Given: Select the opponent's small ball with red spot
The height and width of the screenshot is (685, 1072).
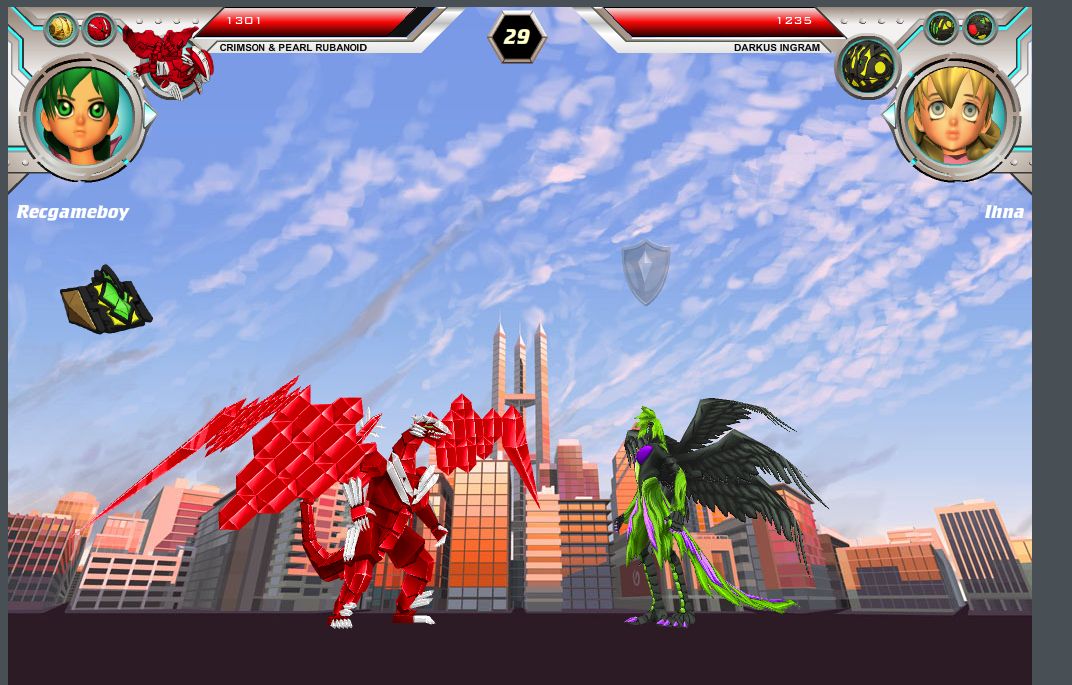Looking at the screenshot, I should coord(979,27).
